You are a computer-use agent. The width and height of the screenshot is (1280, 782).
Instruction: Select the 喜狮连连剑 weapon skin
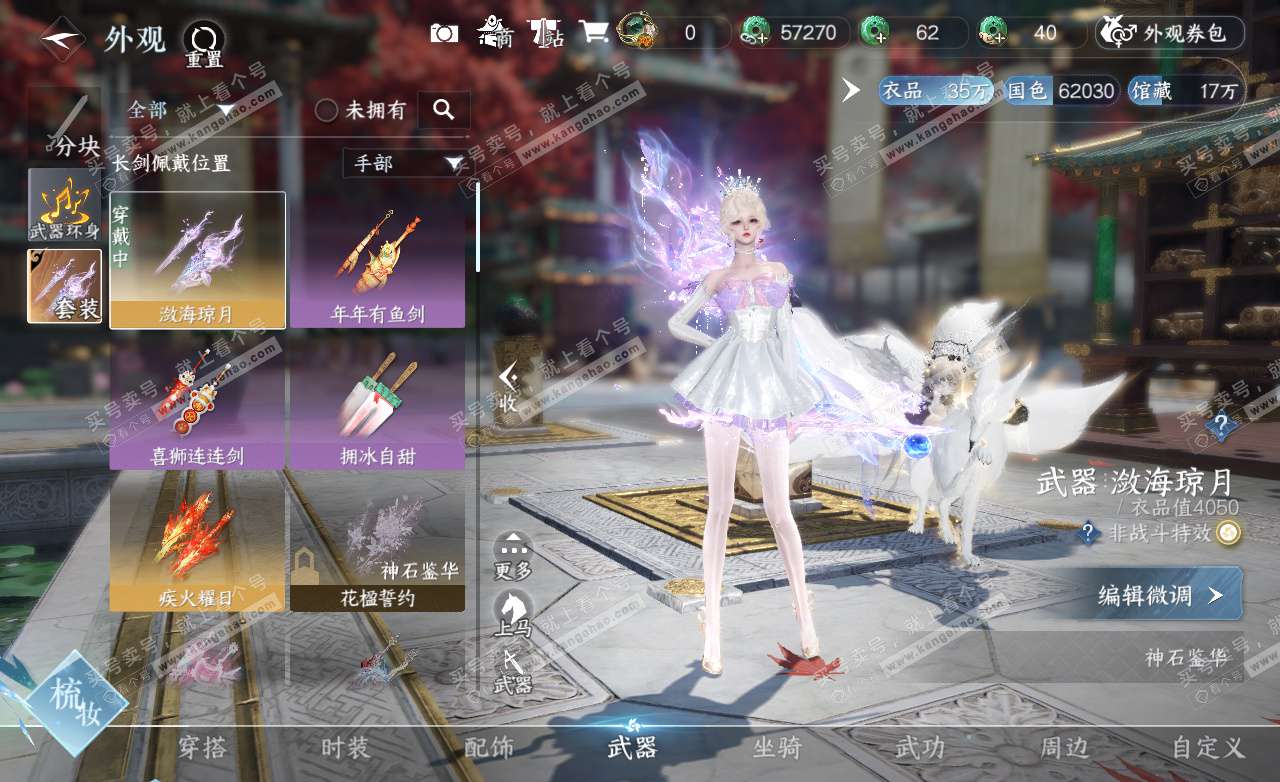pyautogui.click(x=197, y=402)
